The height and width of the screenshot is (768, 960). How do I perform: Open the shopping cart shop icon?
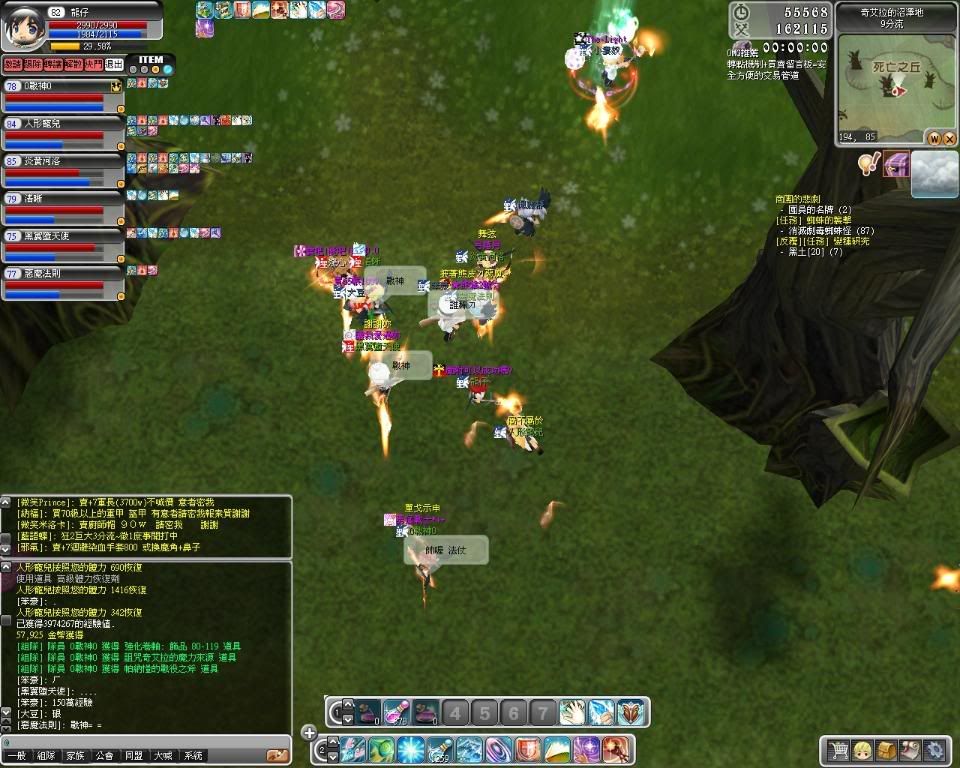pyautogui.click(x=838, y=749)
